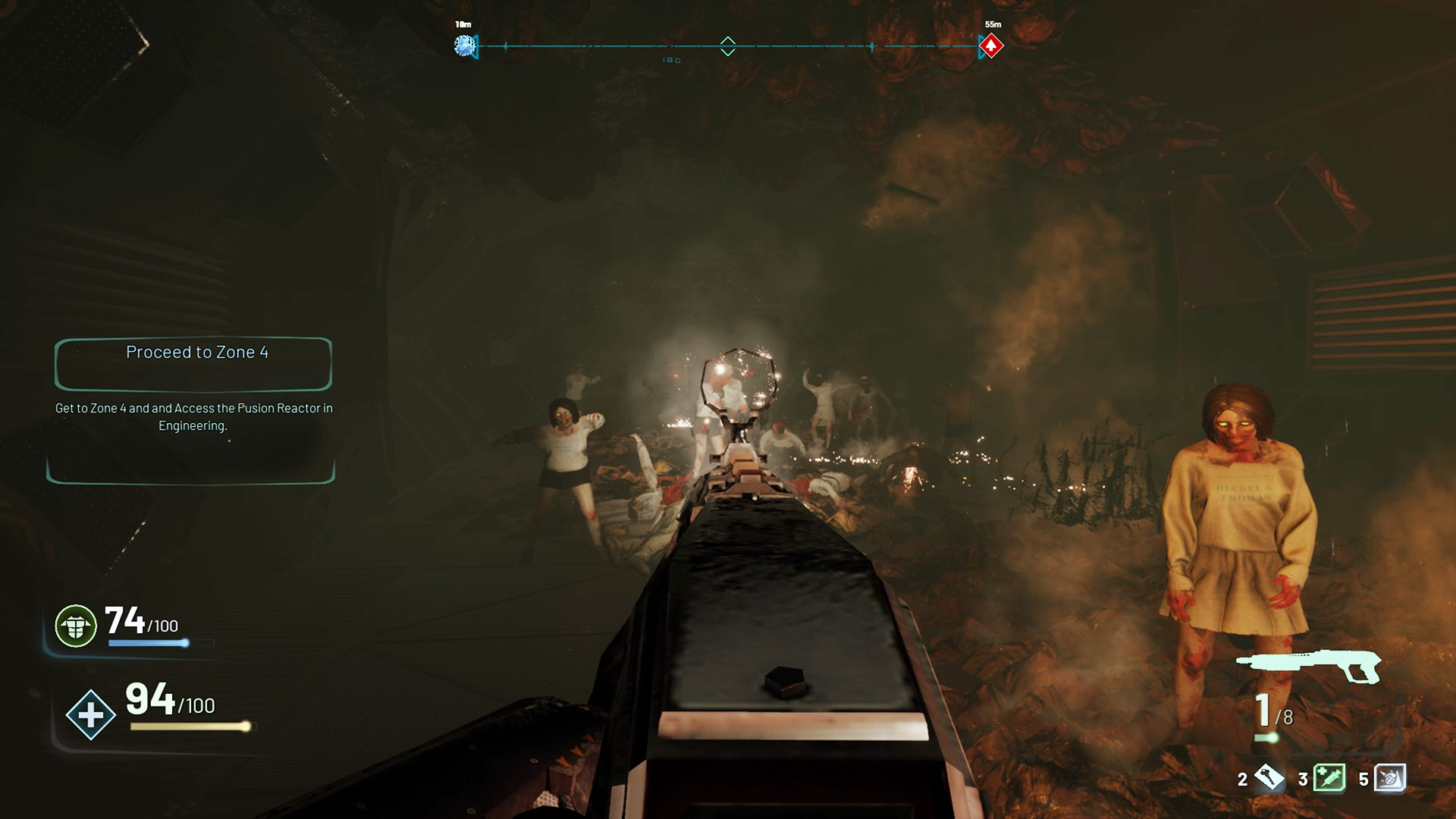This screenshot has width=1456, height=819.
Task: Click the blue waypoint marker on compass
Action: tap(464, 46)
